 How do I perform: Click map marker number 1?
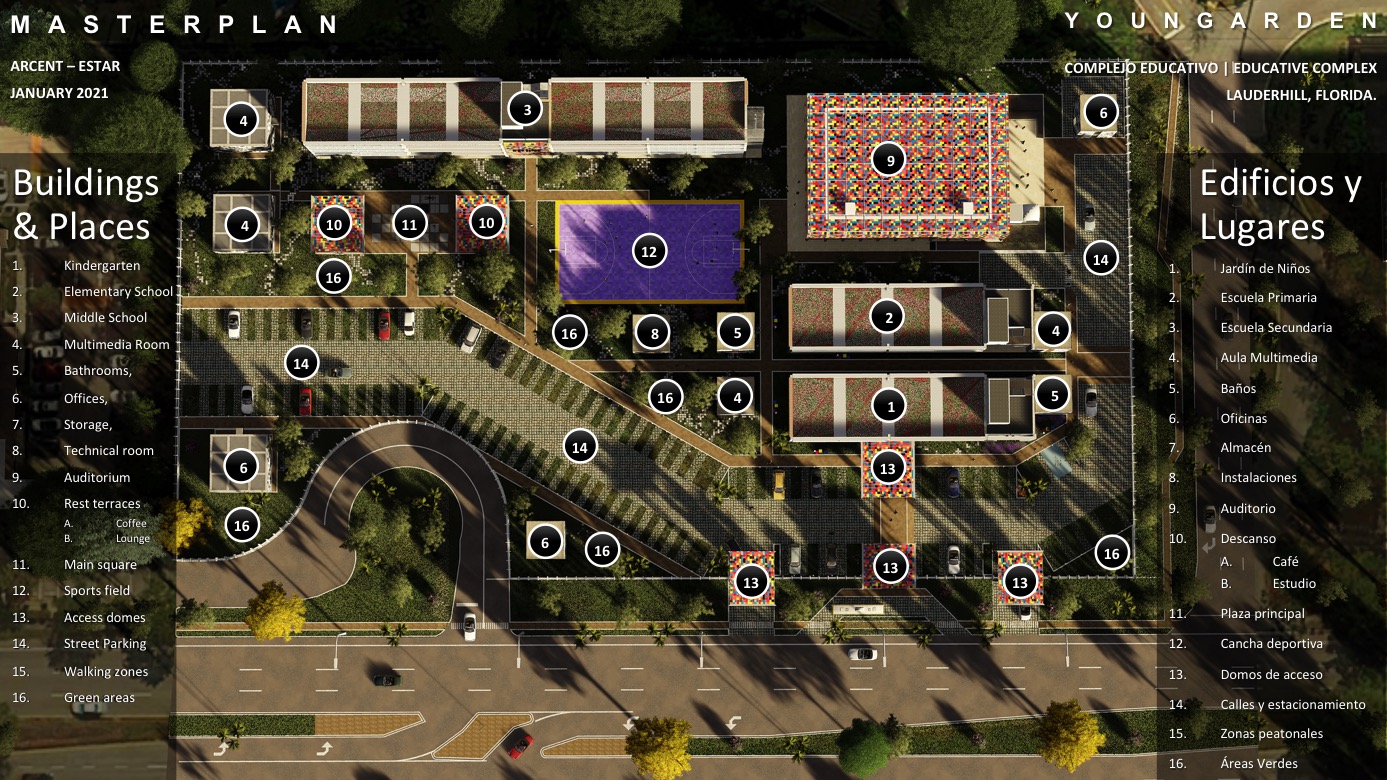[x=890, y=406]
